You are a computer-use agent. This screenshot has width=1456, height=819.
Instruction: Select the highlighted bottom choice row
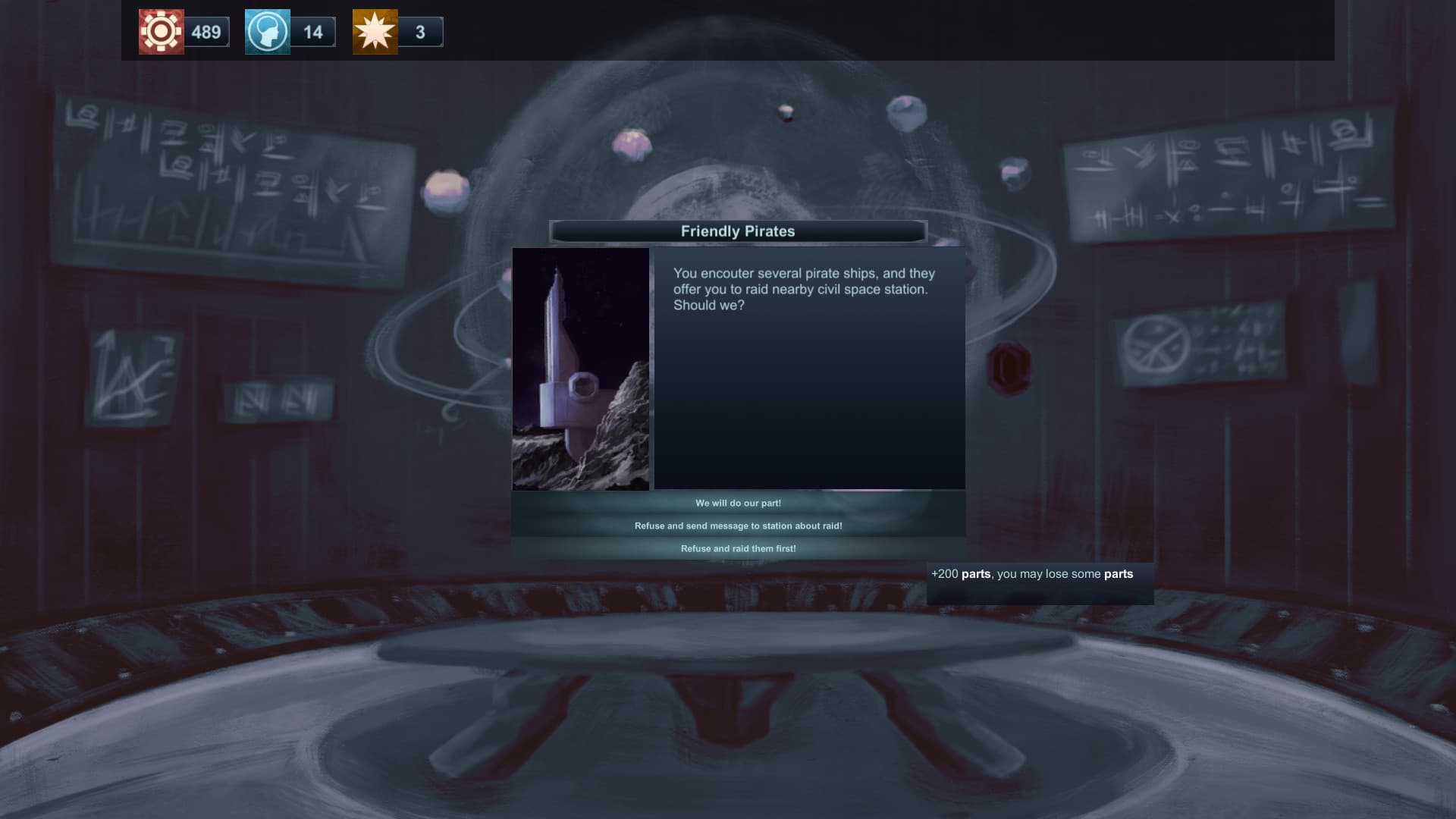(738, 547)
